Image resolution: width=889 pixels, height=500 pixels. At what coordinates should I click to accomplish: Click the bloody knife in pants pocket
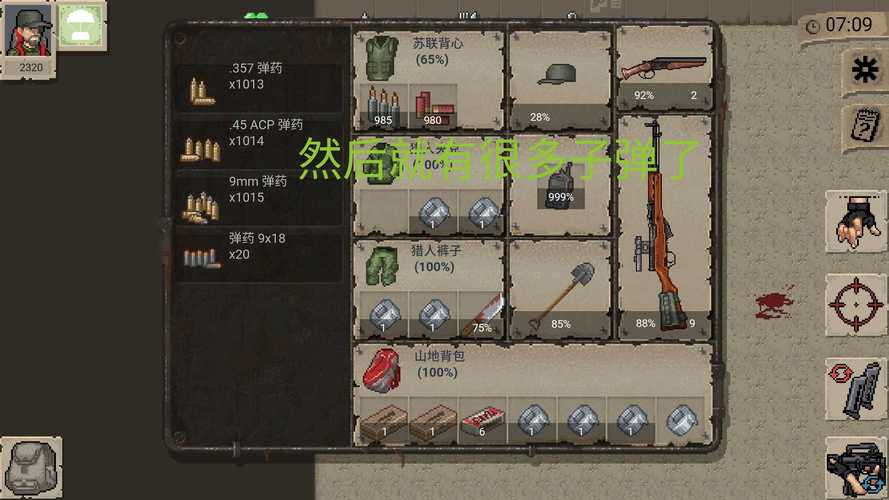(483, 314)
